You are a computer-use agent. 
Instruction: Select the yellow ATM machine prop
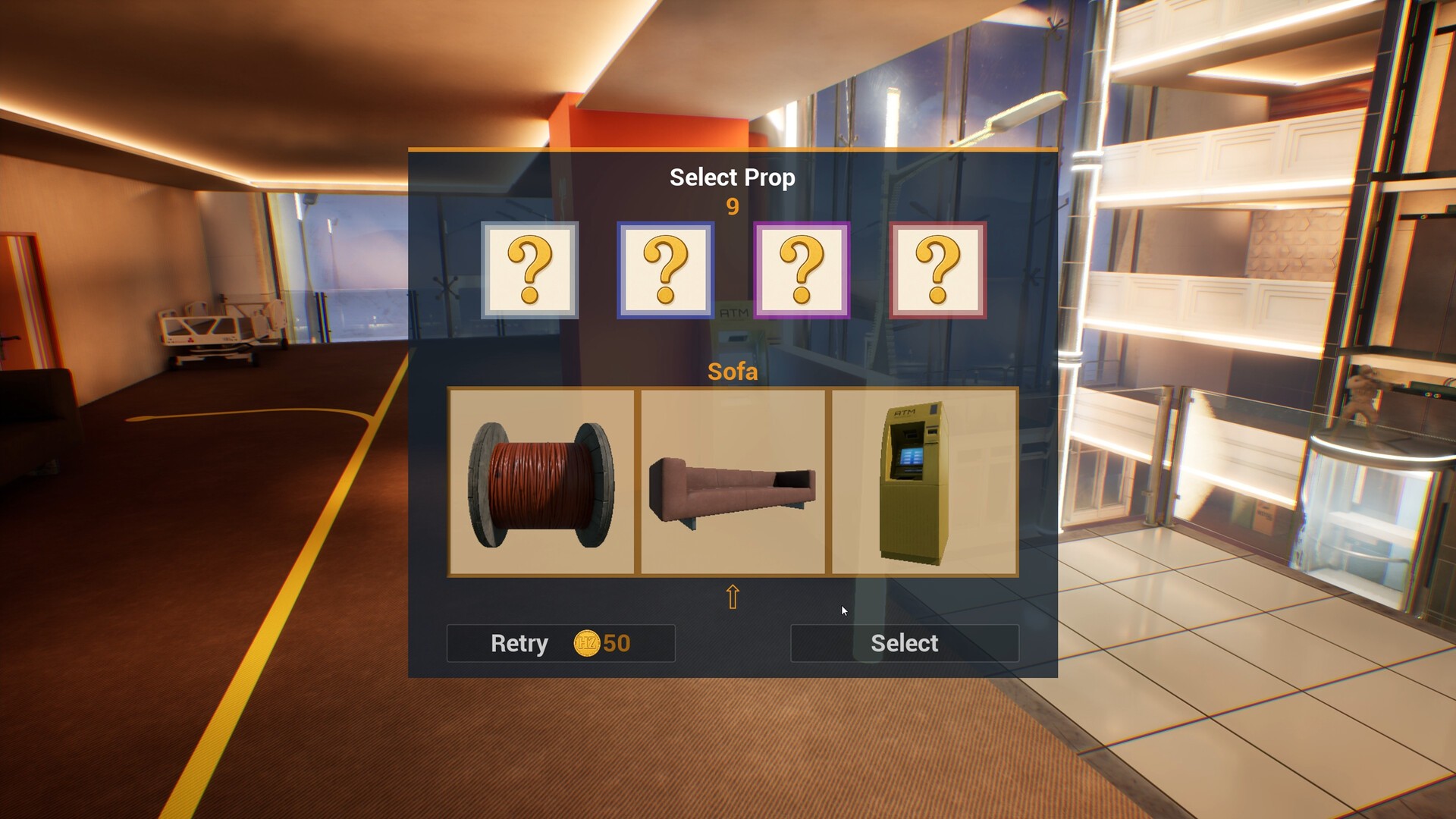[x=924, y=483]
